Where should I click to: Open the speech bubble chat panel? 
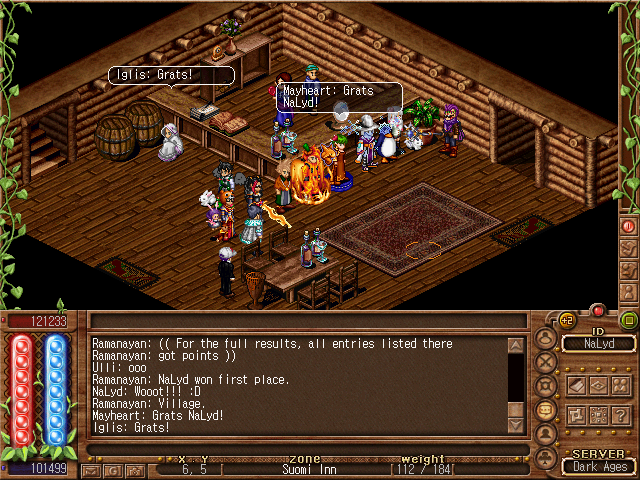tap(546, 410)
